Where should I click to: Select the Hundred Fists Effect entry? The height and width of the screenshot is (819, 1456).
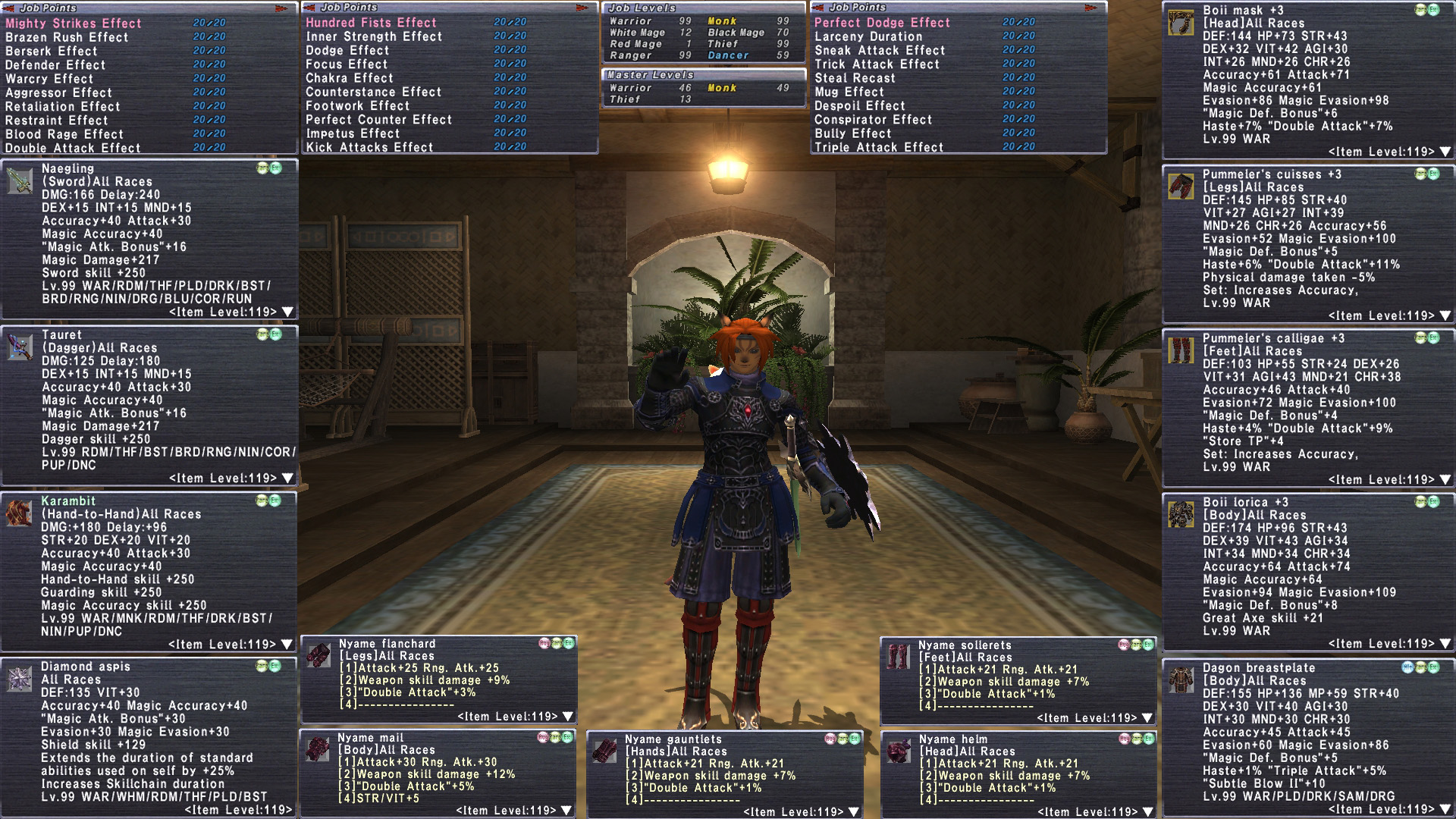pos(371,23)
